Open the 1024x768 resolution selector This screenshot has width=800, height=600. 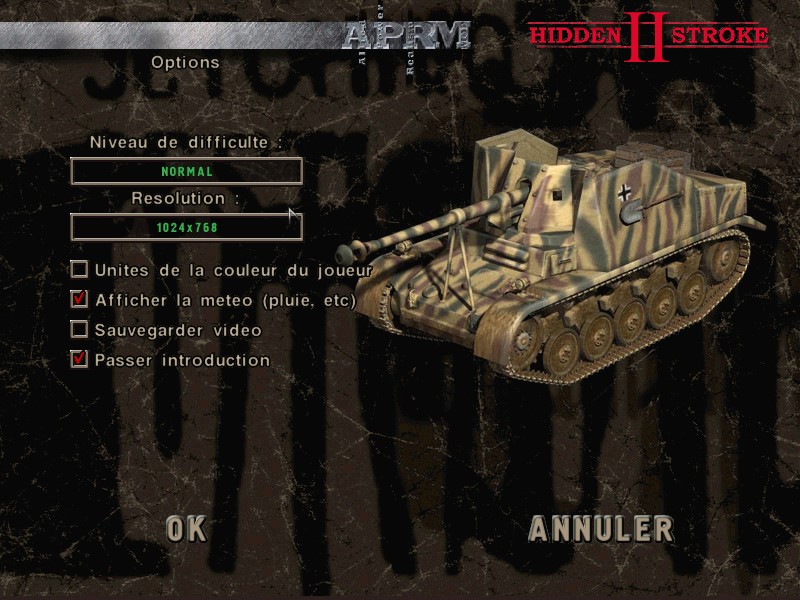pyautogui.click(x=186, y=228)
